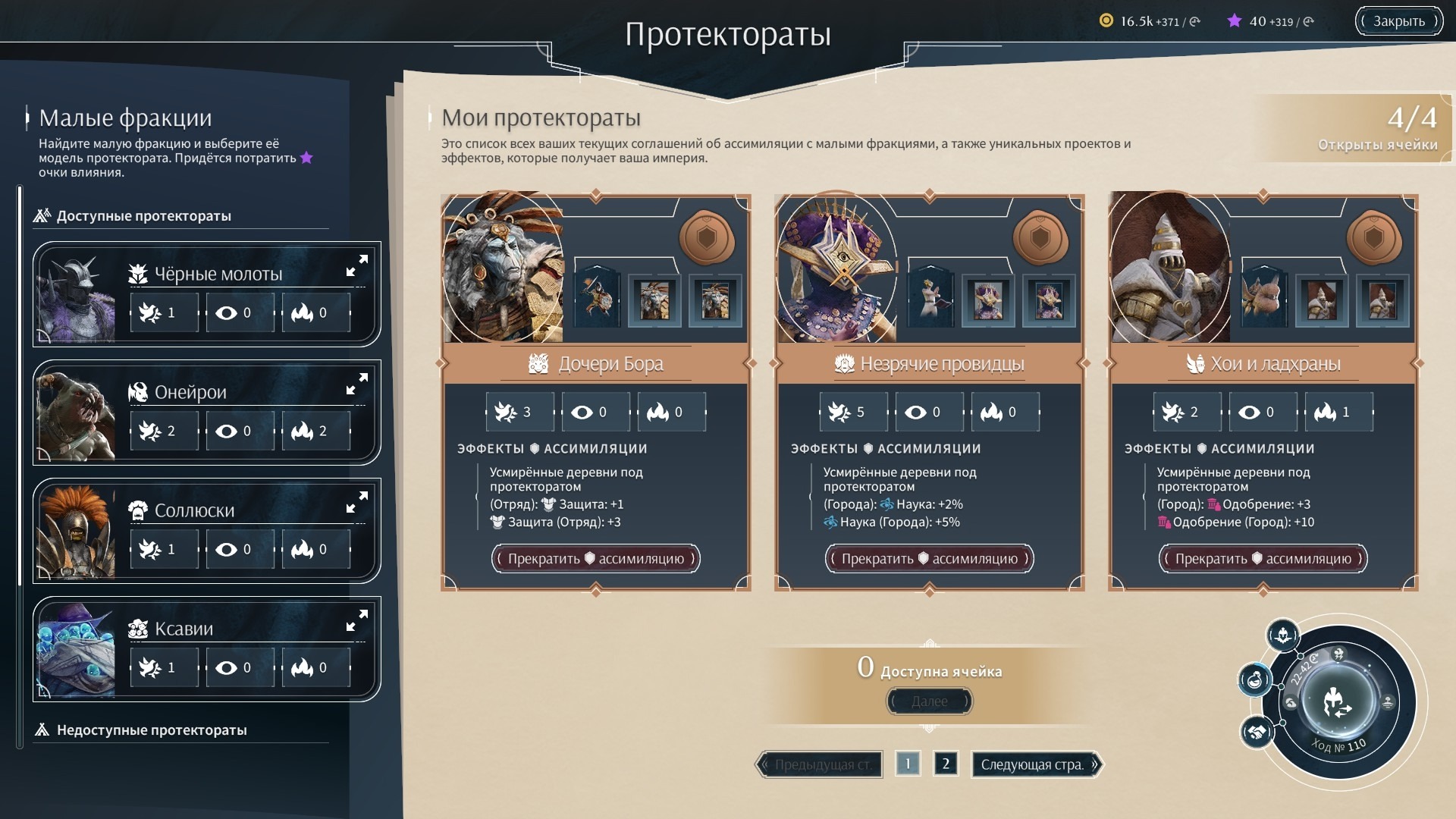This screenshot has height=819, width=1456.
Task: Close the Protectorates screen with Закрыть
Action: 1398,21
